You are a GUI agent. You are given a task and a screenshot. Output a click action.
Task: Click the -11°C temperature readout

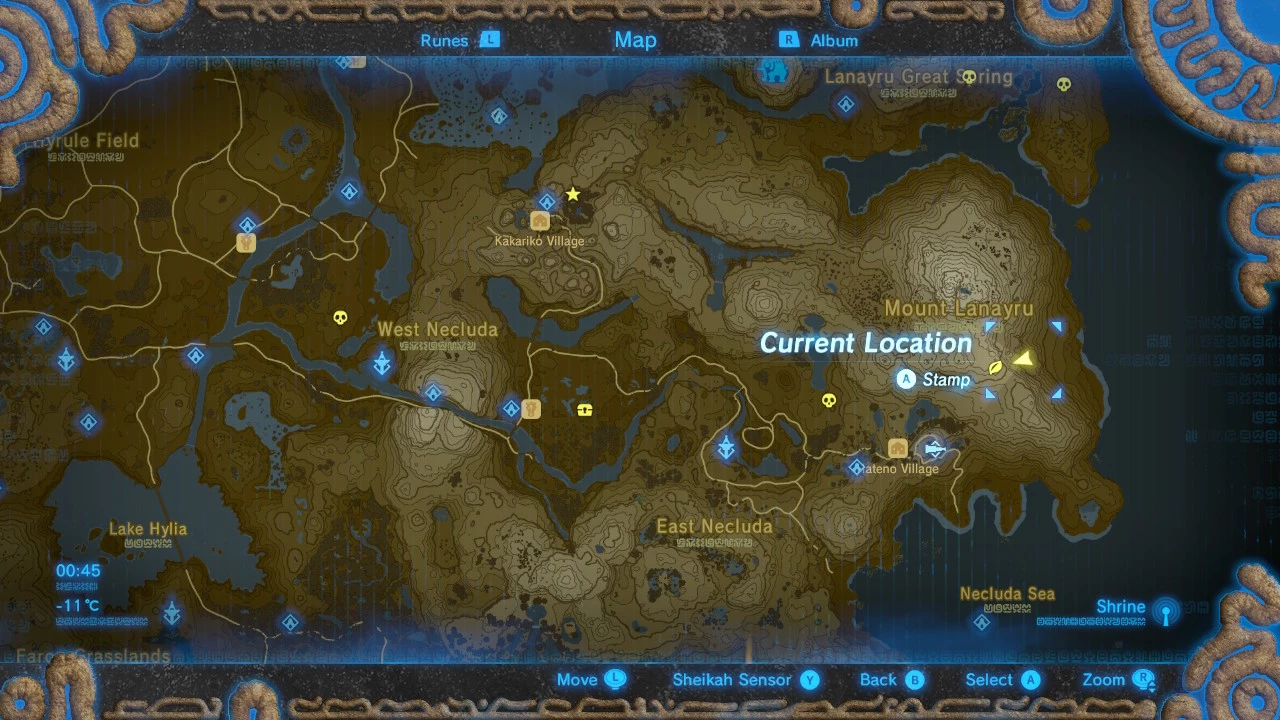pyautogui.click(x=77, y=603)
